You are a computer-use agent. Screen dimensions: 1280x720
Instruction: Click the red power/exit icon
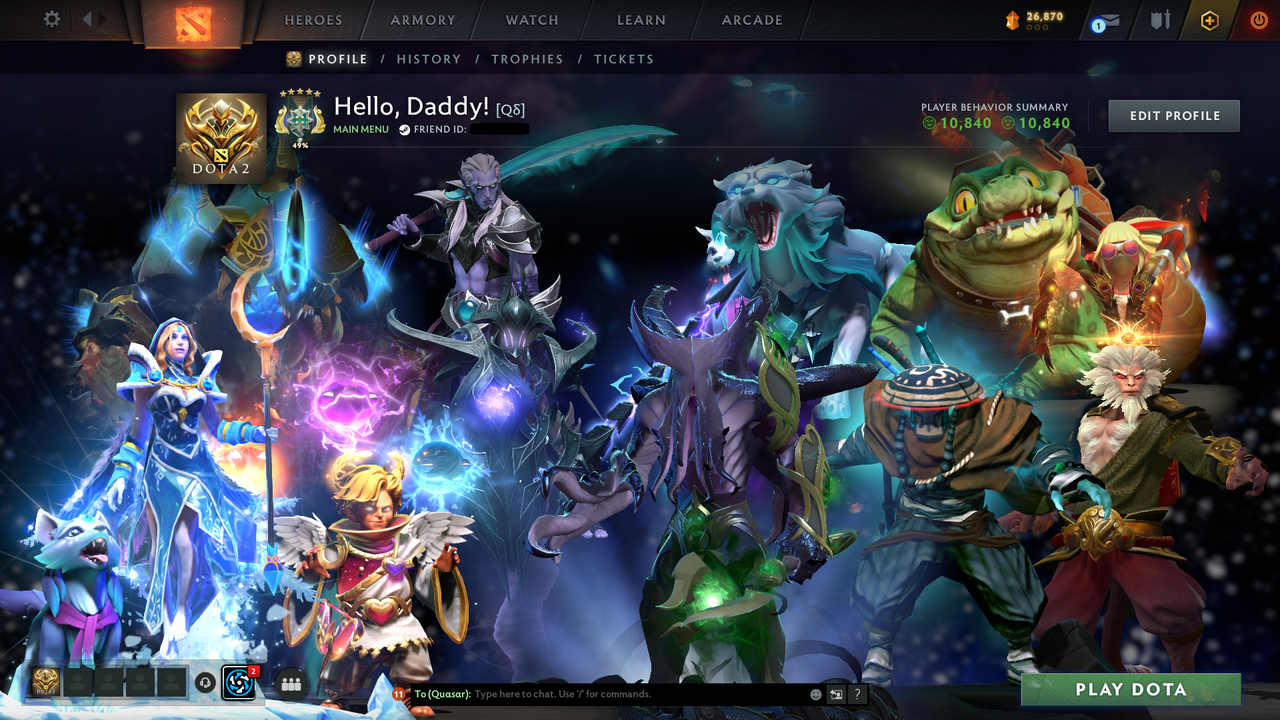(x=1258, y=18)
